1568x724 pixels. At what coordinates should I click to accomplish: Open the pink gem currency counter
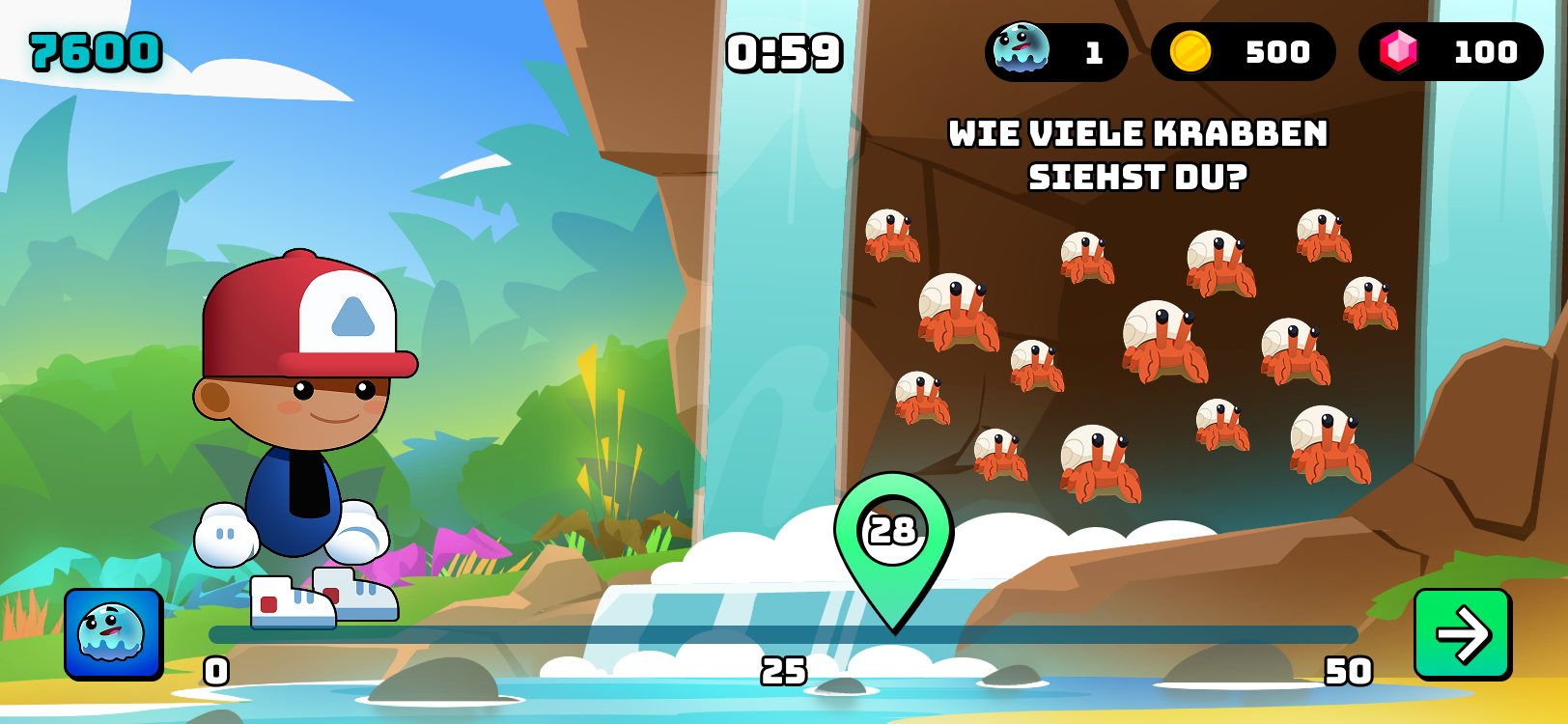[x=1449, y=52]
